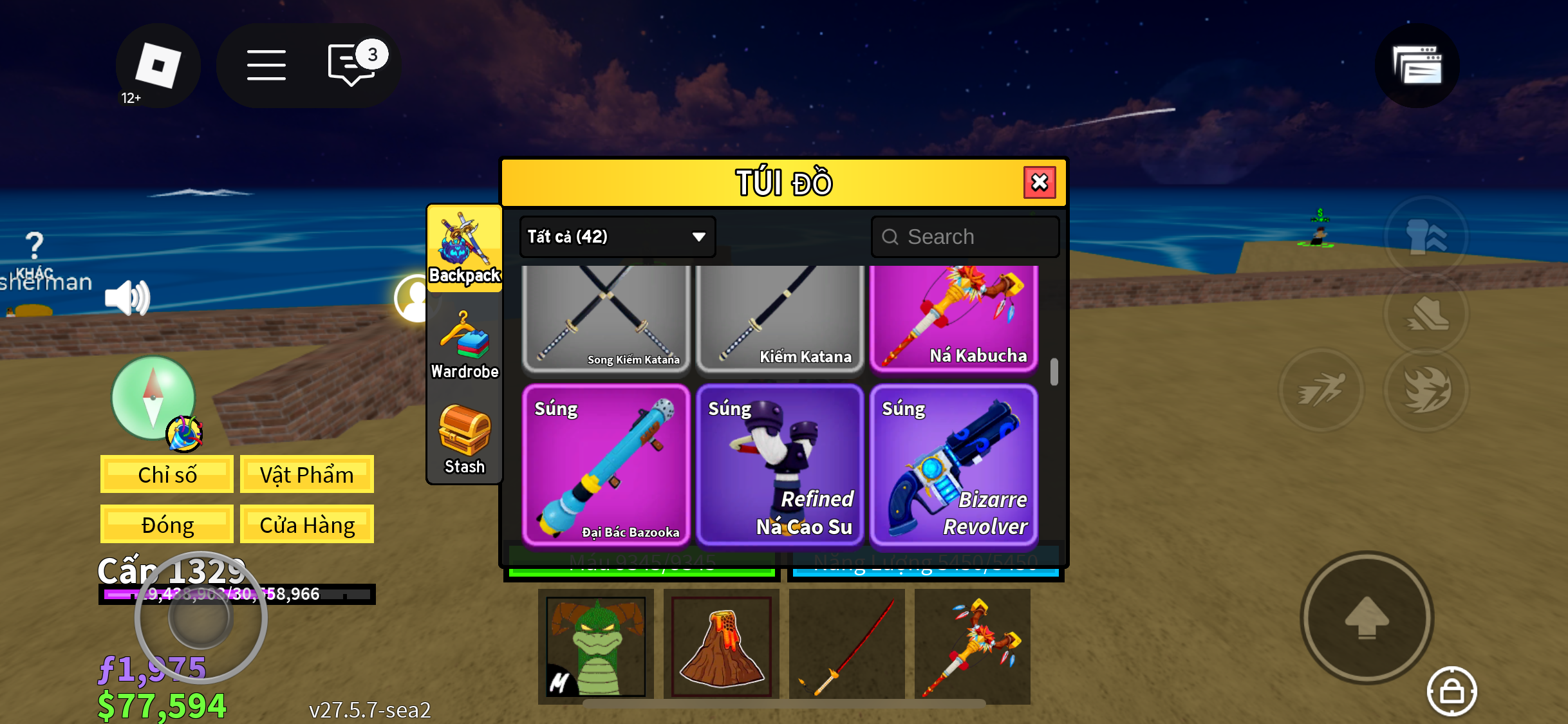Viewport: 1568px width, 724px height.
Task: Open the Cửa Hàng shop
Action: point(306,524)
